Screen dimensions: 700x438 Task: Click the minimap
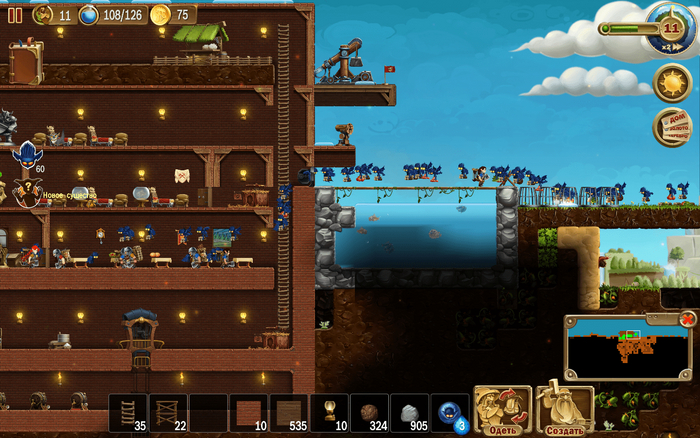[x=626, y=349]
